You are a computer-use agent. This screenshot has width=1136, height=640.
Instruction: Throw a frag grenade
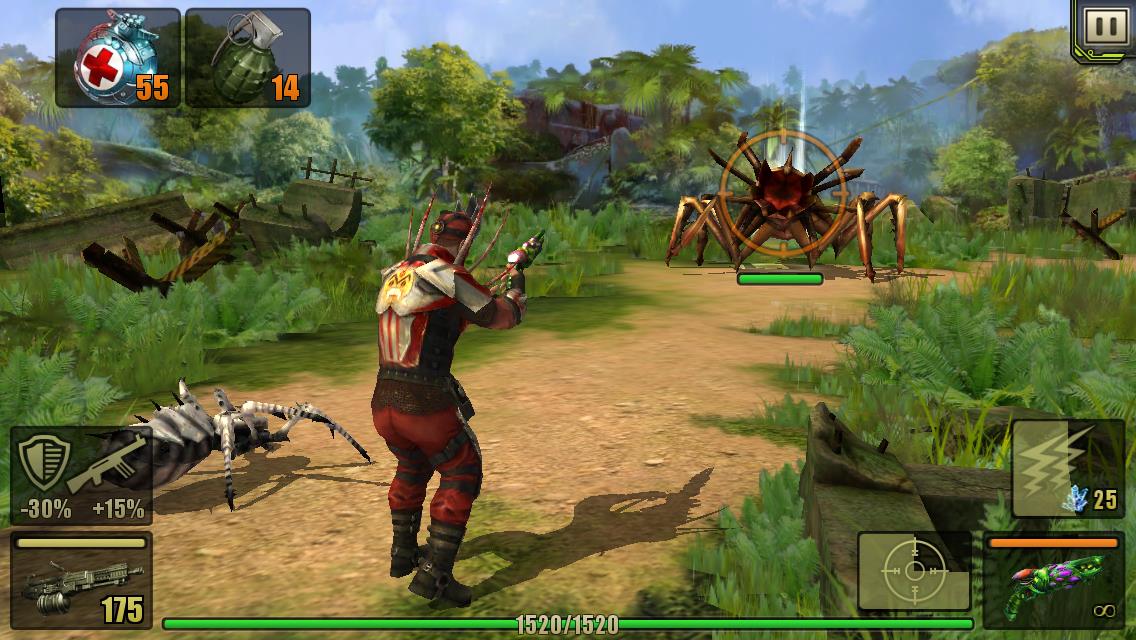pos(247,58)
